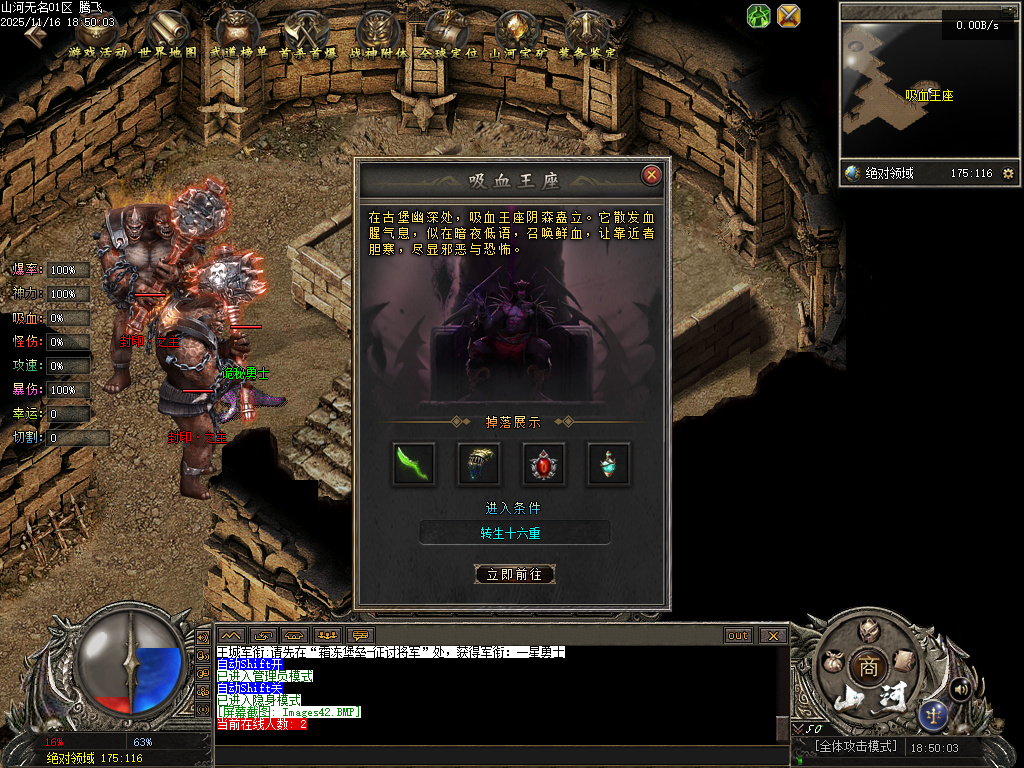Click the 全体攻击模式 attack mode label

(x=853, y=747)
